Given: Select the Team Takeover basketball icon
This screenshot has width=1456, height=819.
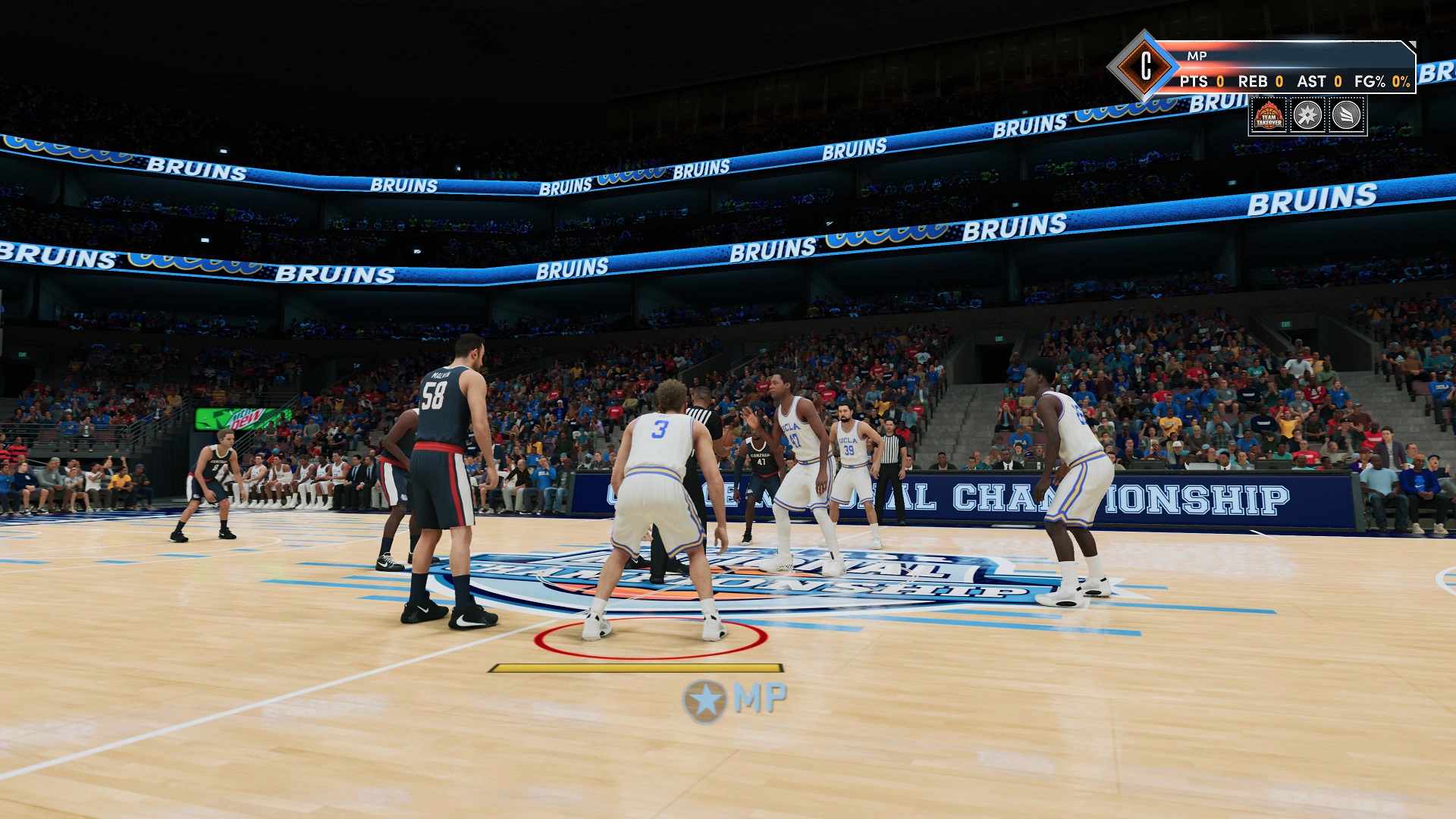Looking at the screenshot, I should tap(1269, 116).
